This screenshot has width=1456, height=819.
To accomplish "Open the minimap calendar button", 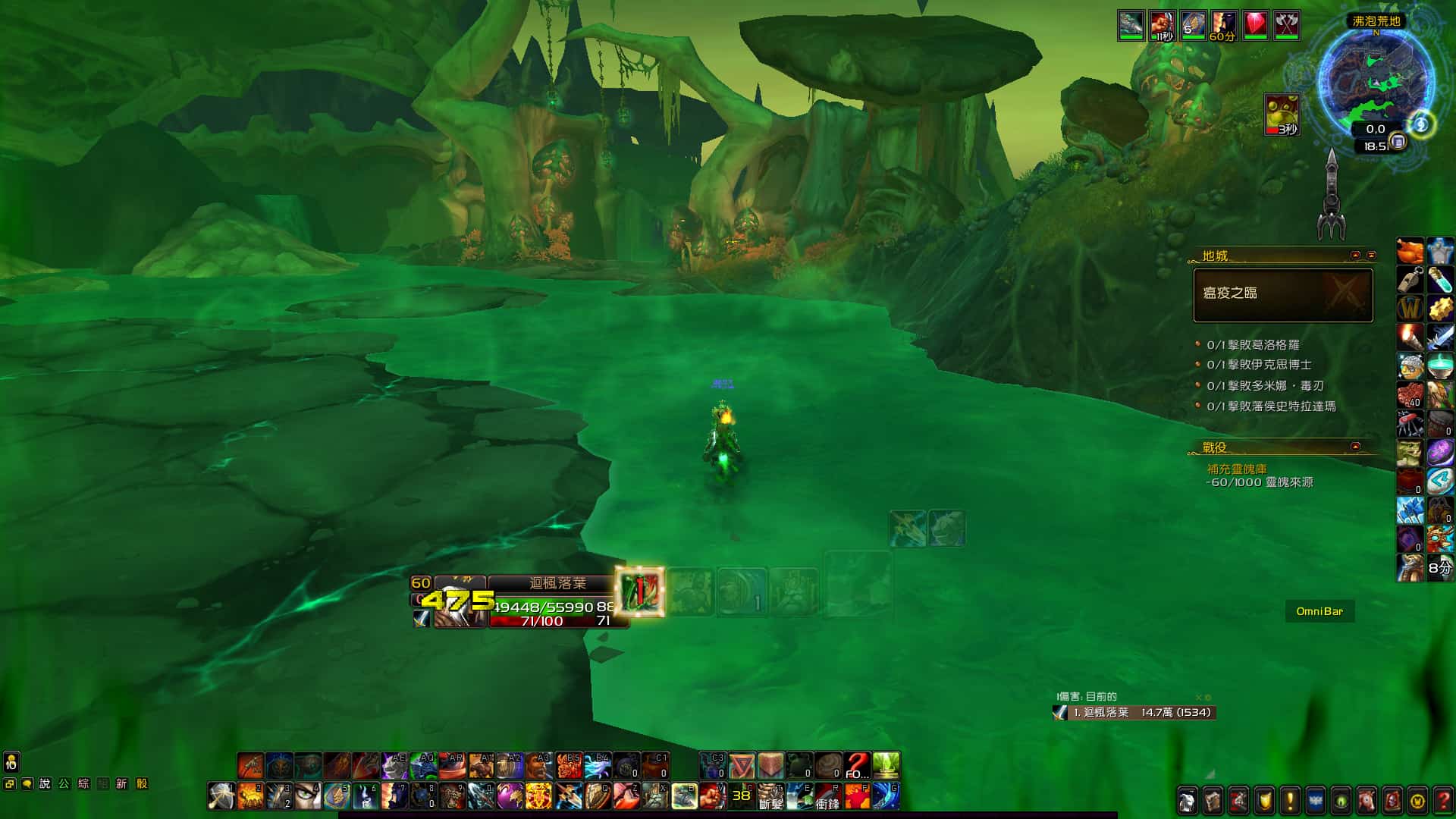I will tap(1398, 142).
